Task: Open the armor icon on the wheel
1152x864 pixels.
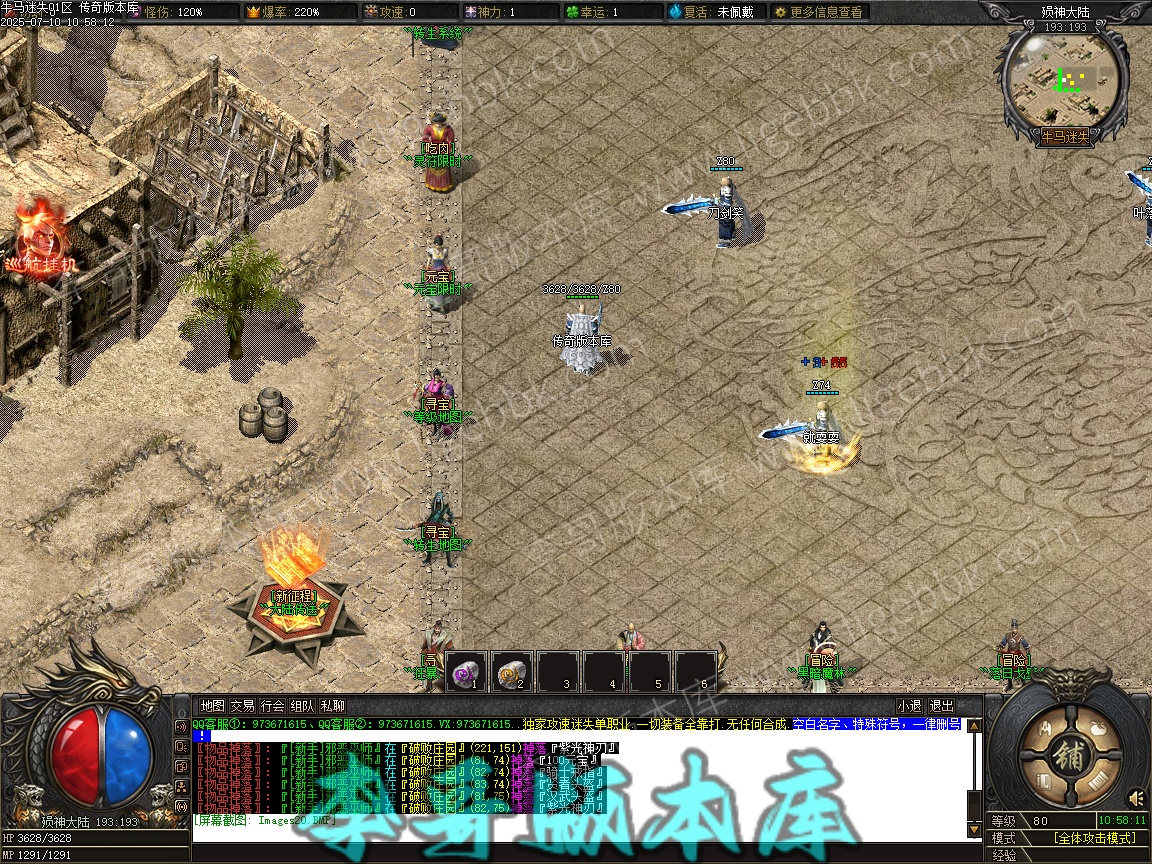Action: click(x=1043, y=730)
